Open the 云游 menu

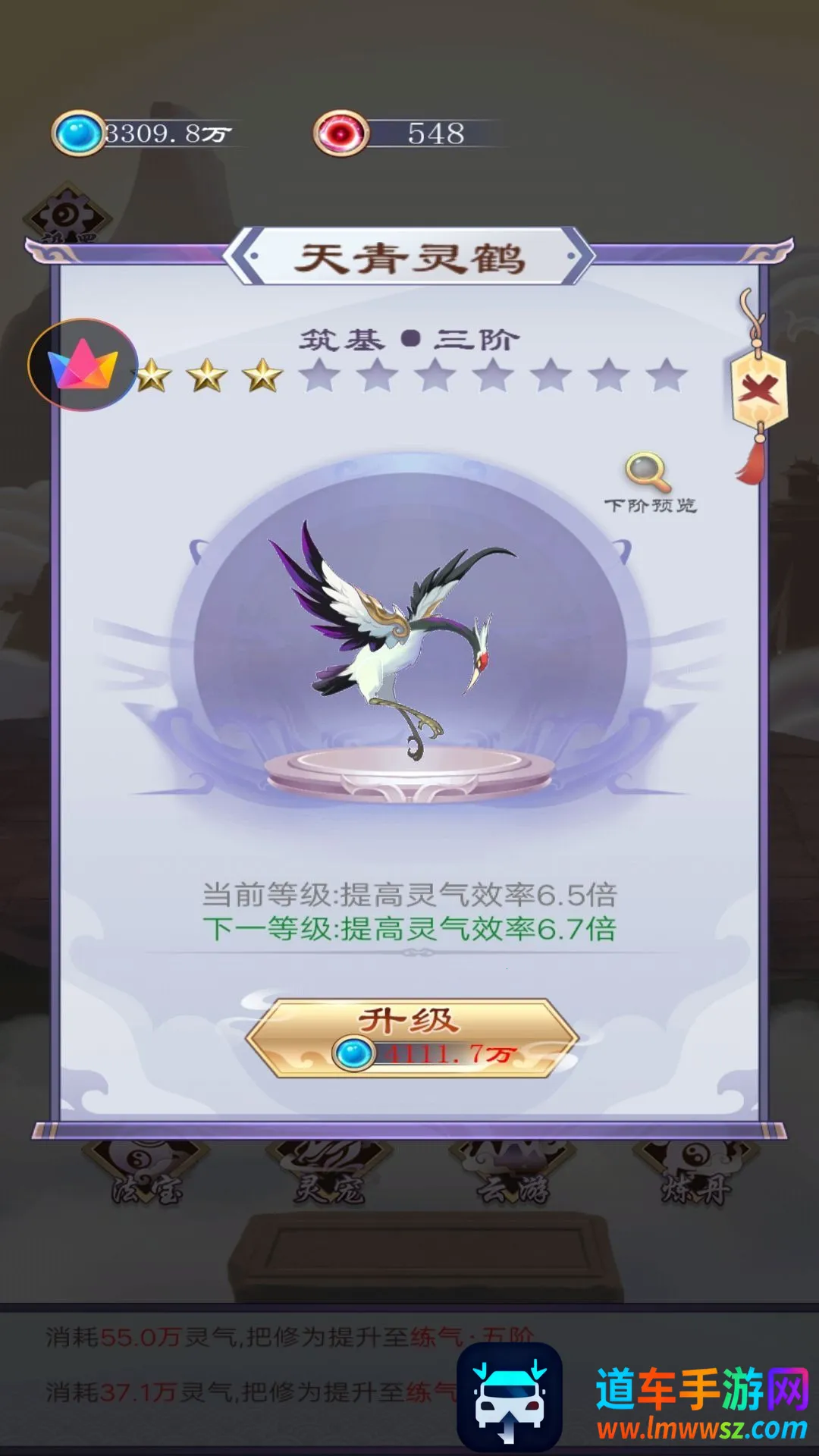point(511,1175)
